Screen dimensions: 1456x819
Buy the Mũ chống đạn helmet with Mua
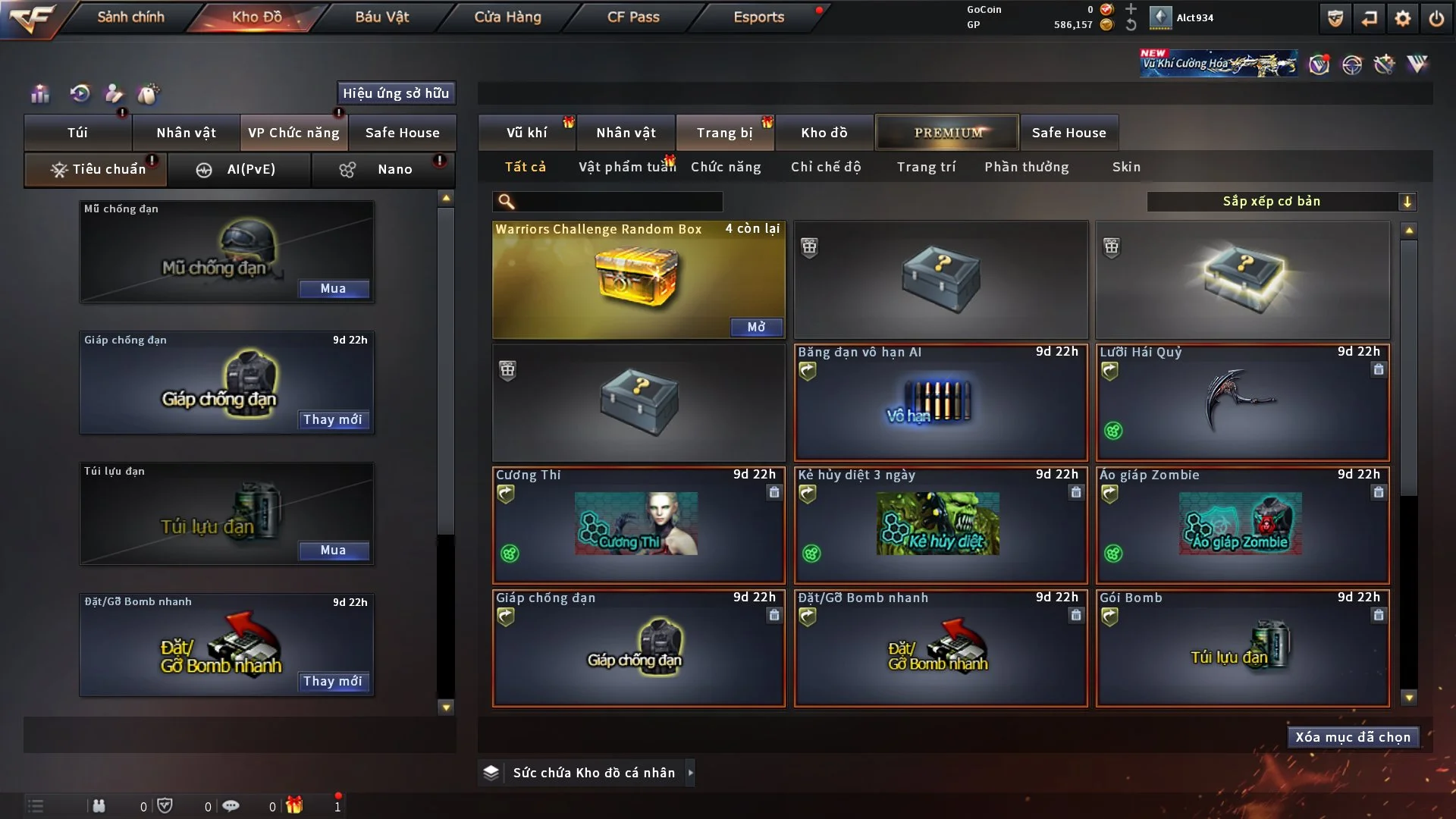tap(333, 289)
